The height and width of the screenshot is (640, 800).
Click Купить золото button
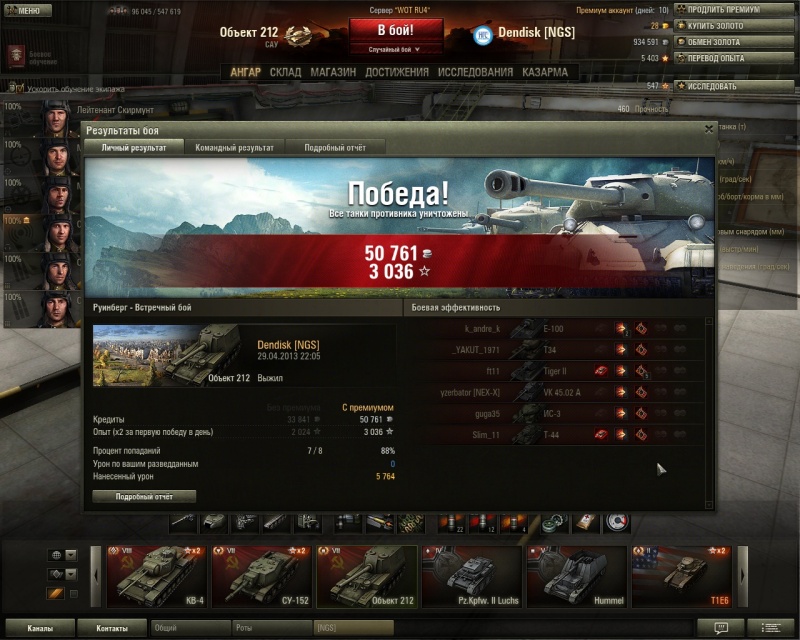coord(735,26)
